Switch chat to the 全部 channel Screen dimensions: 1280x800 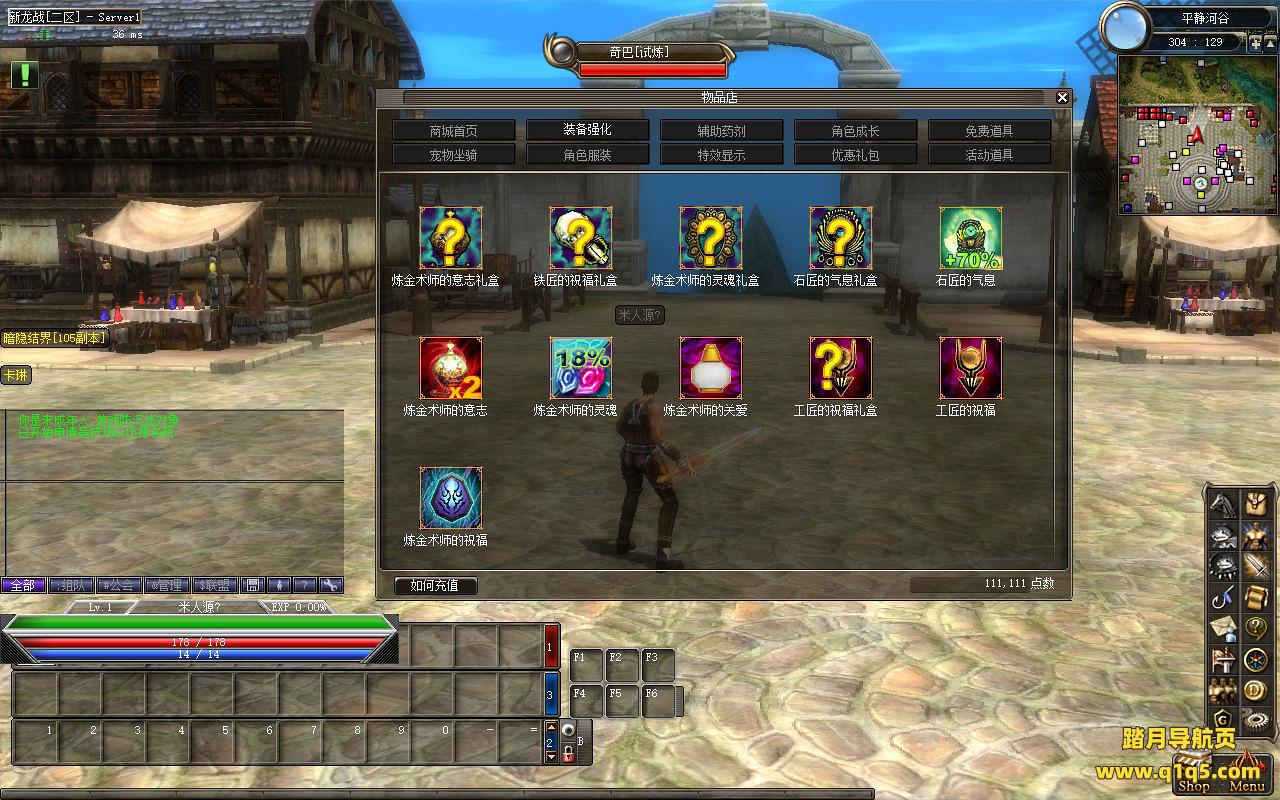click(x=23, y=585)
